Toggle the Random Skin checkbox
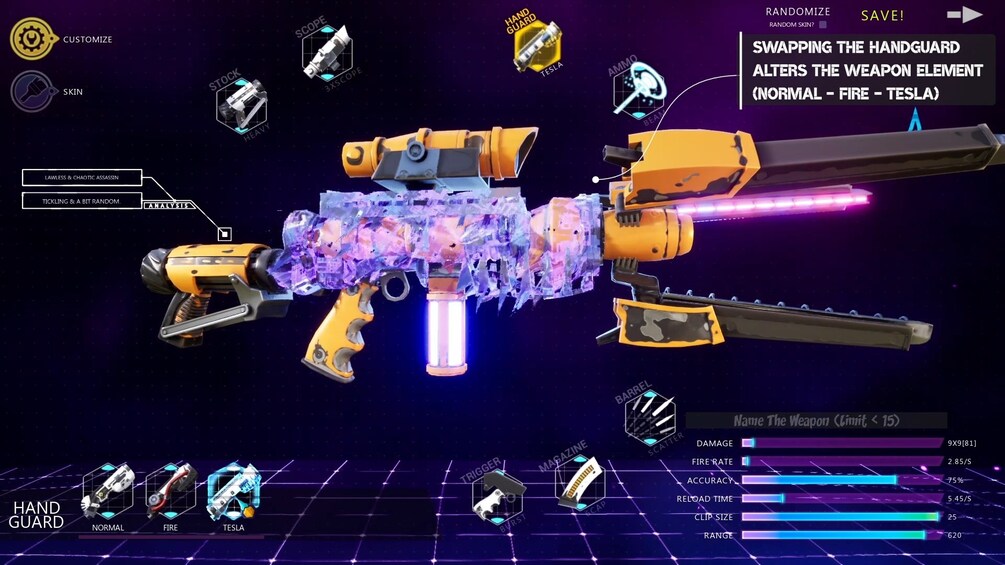 coord(822,24)
